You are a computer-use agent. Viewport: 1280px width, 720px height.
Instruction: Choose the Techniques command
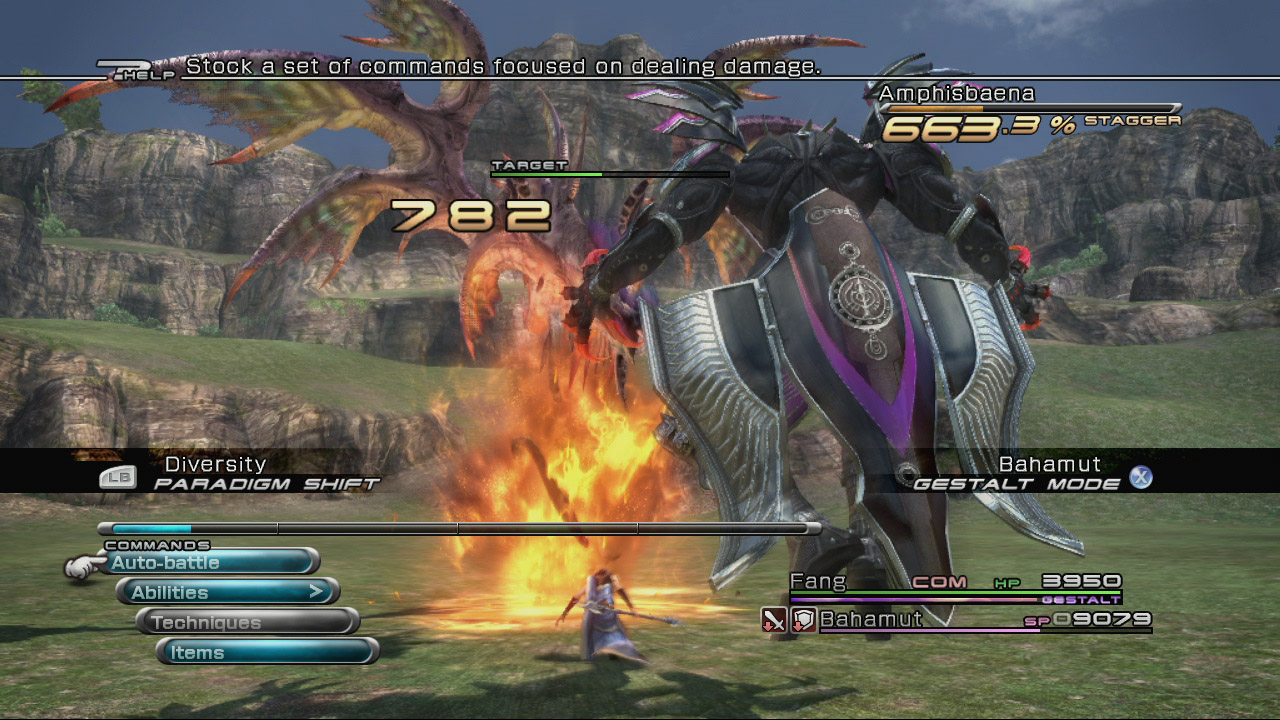pos(248,623)
